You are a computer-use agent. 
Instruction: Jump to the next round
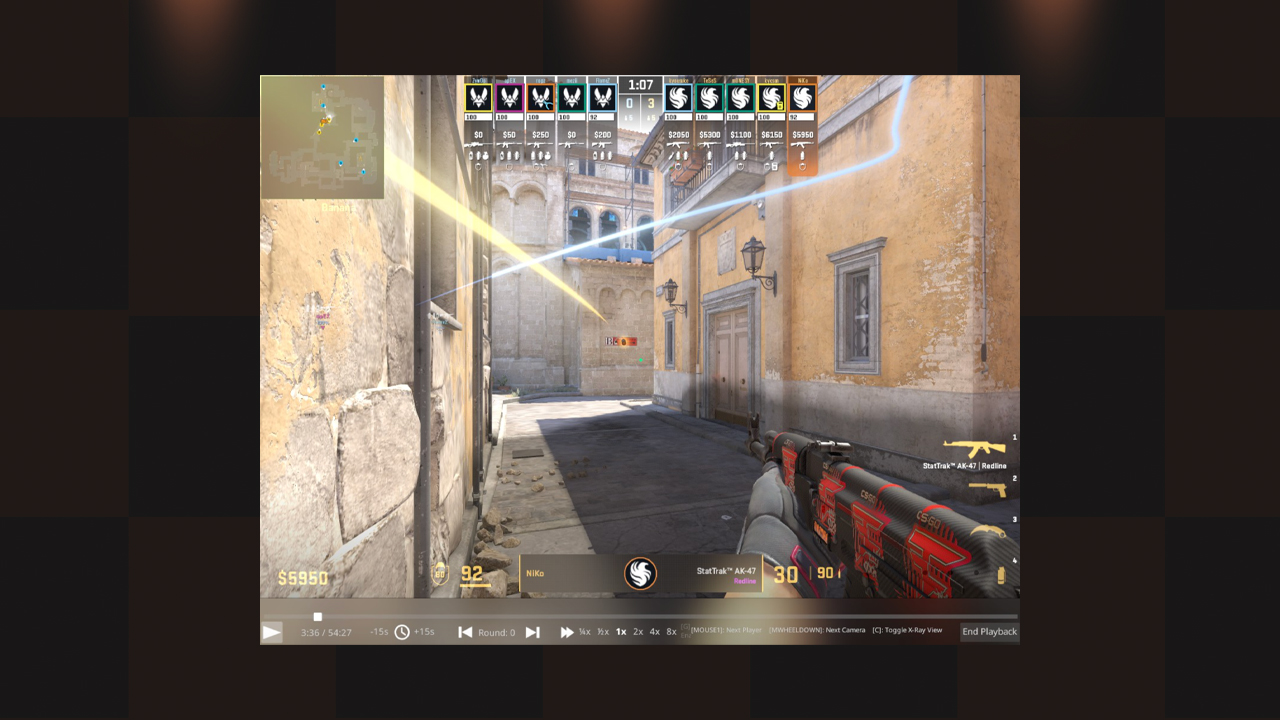pyautogui.click(x=532, y=632)
